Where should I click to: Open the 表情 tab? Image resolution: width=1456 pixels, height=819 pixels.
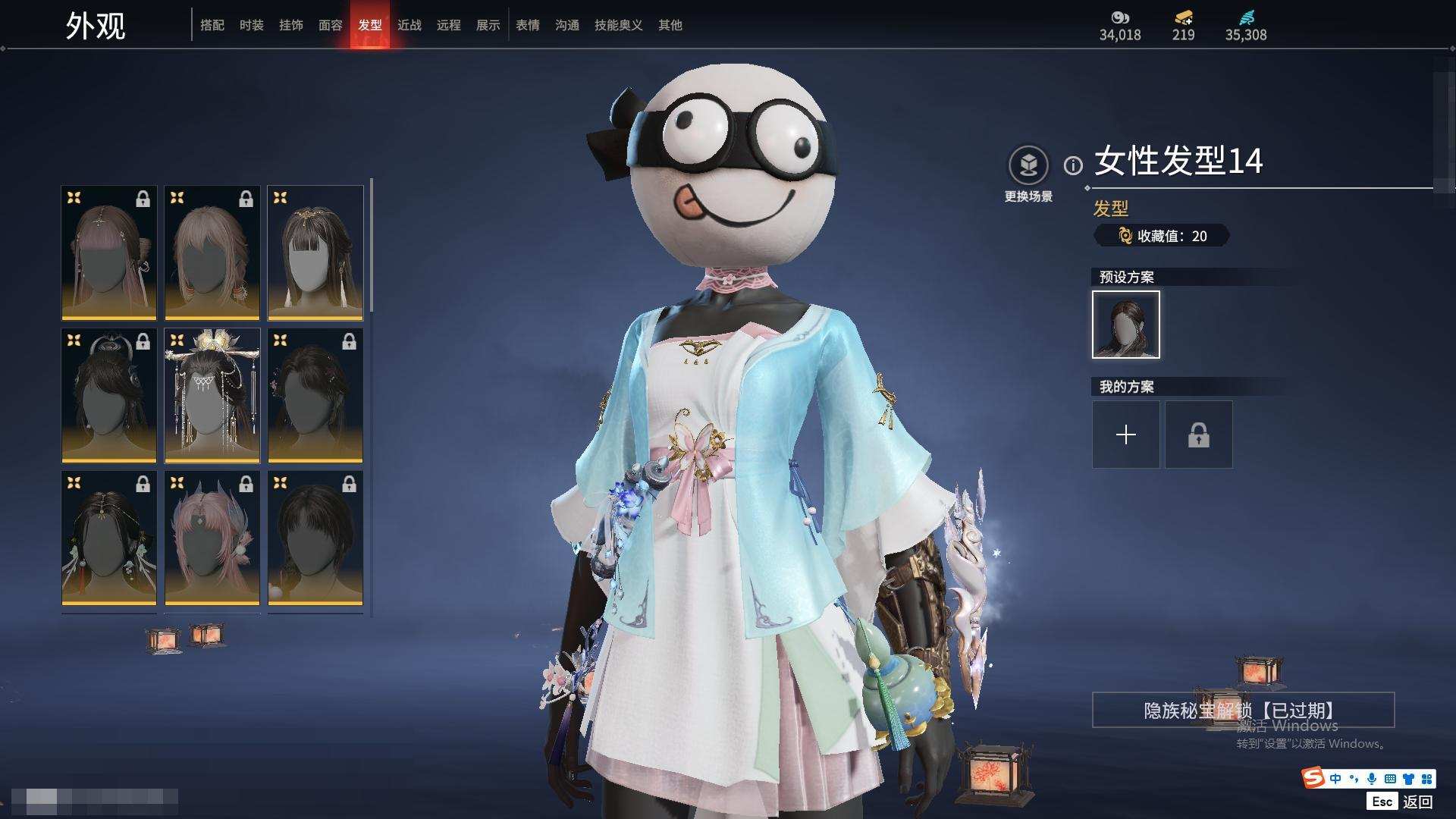[x=528, y=25]
